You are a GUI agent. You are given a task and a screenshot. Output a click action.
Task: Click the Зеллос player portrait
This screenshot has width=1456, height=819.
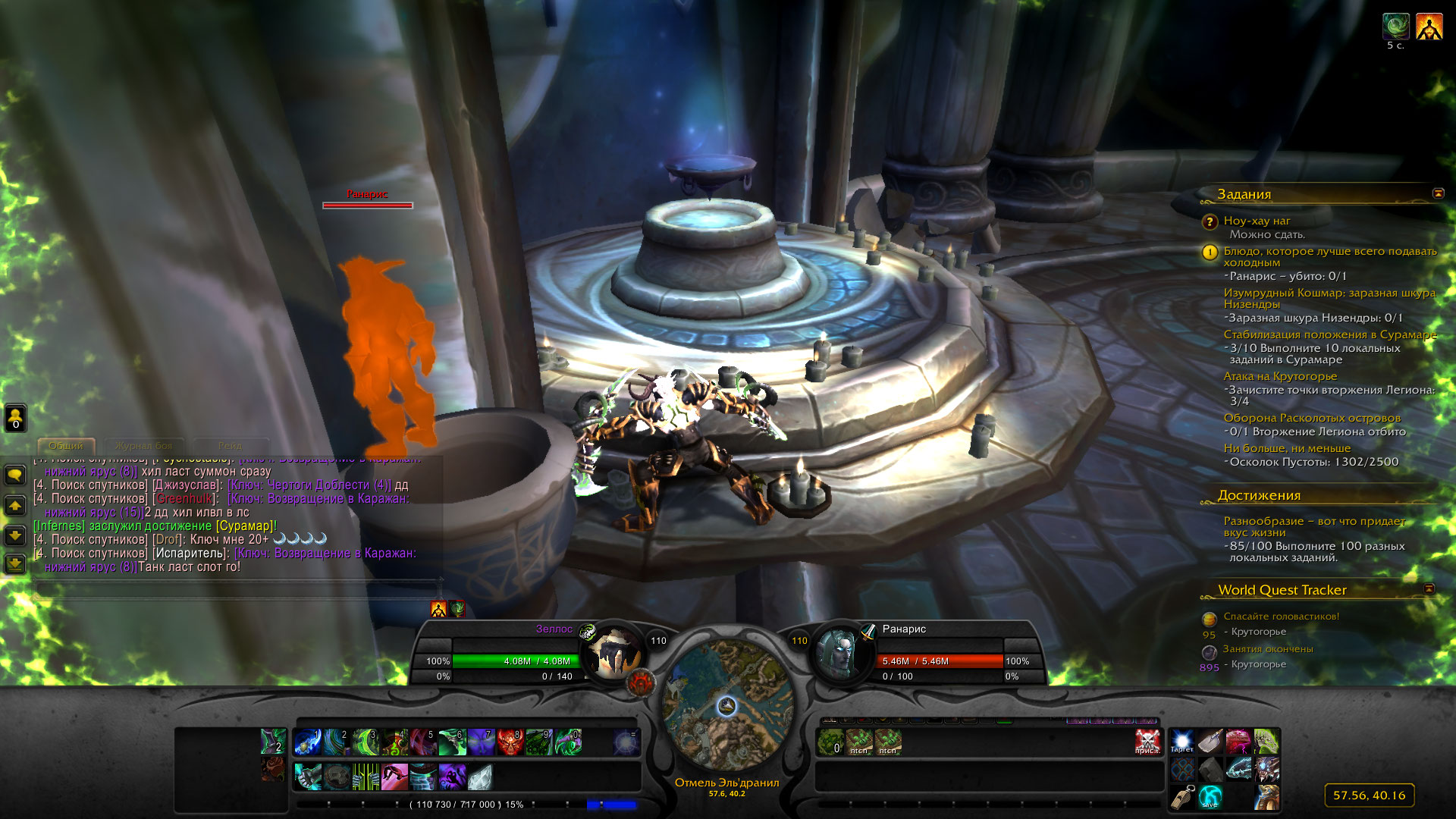coord(615,653)
